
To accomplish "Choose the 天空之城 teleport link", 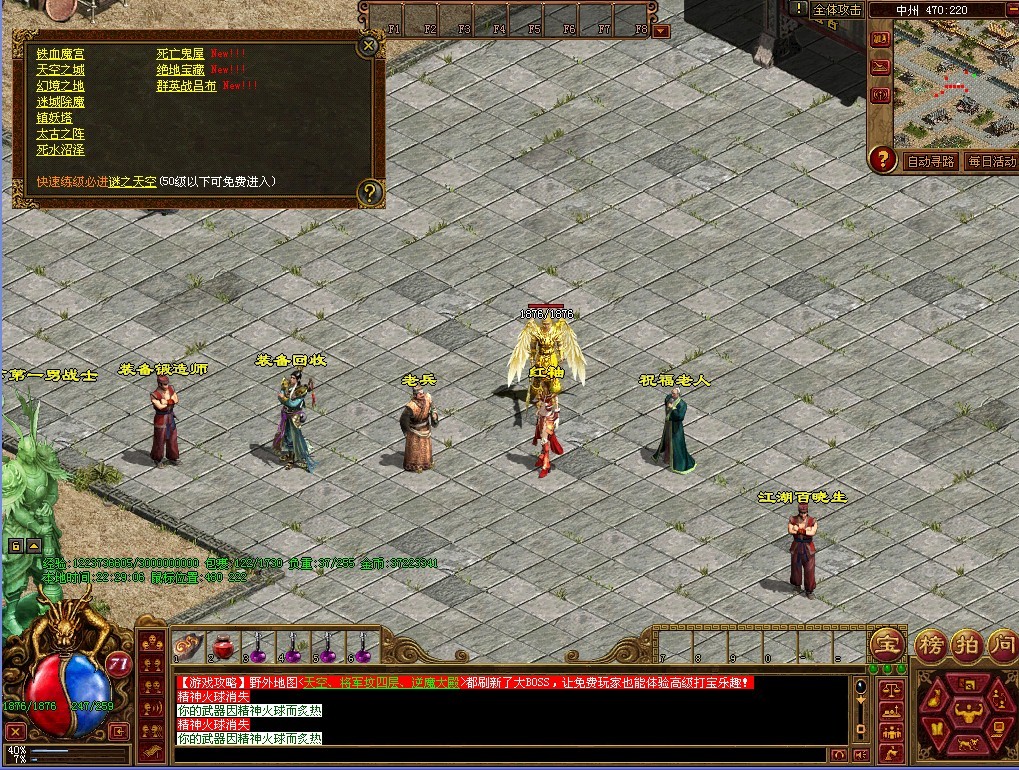I will tap(60, 70).
